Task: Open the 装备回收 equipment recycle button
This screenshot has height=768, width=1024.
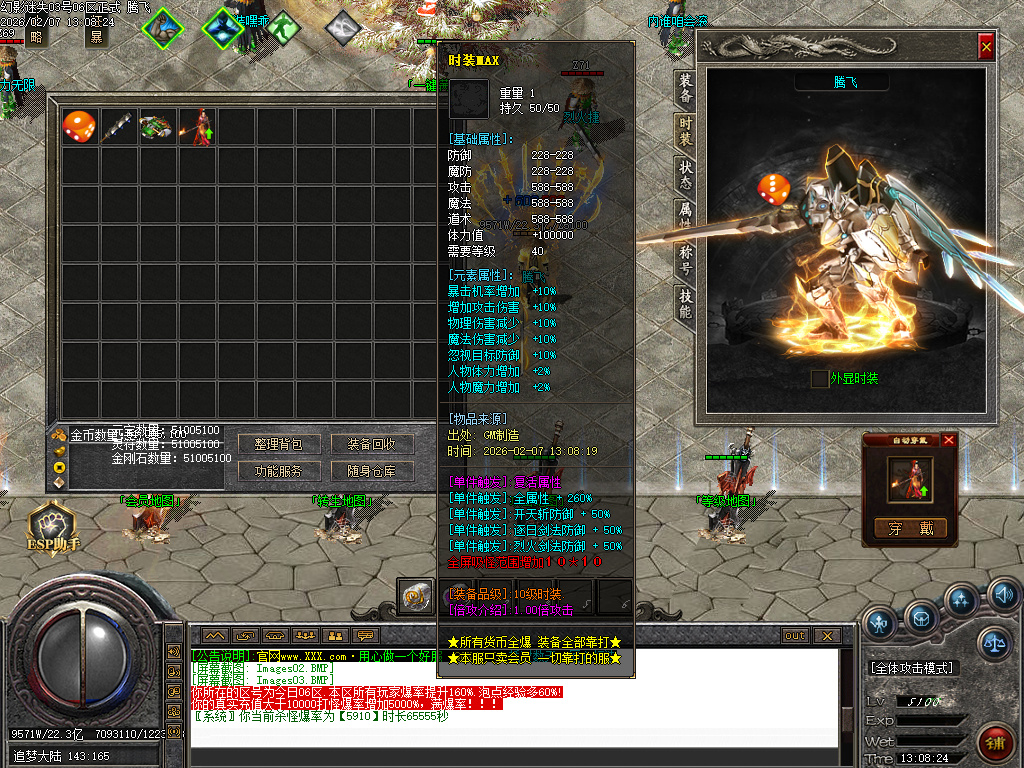Action: (x=372, y=443)
